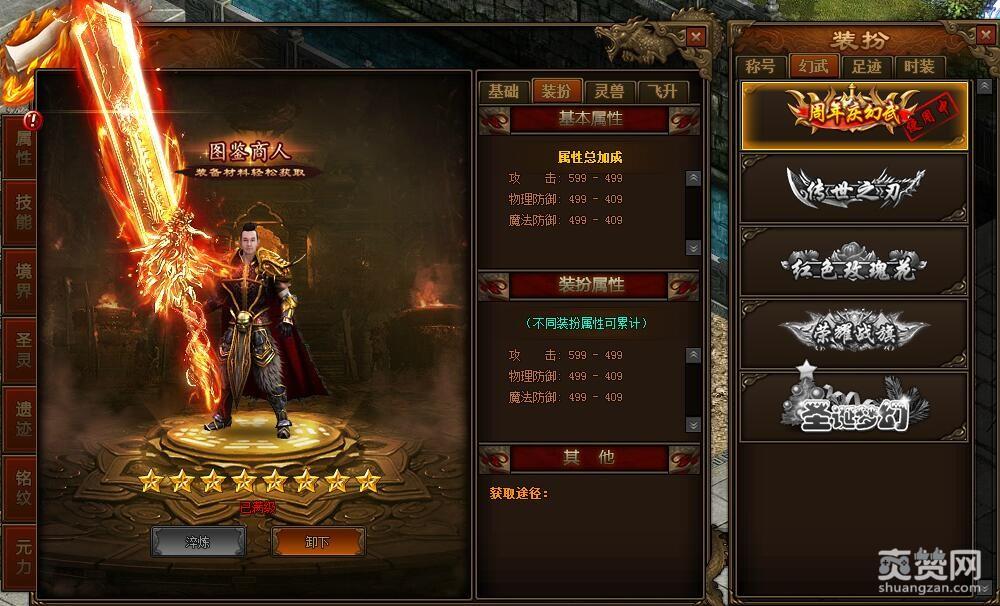Pick the 红色玫瑰花 weapon skin
The height and width of the screenshot is (606, 1000).
pyautogui.click(x=854, y=261)
